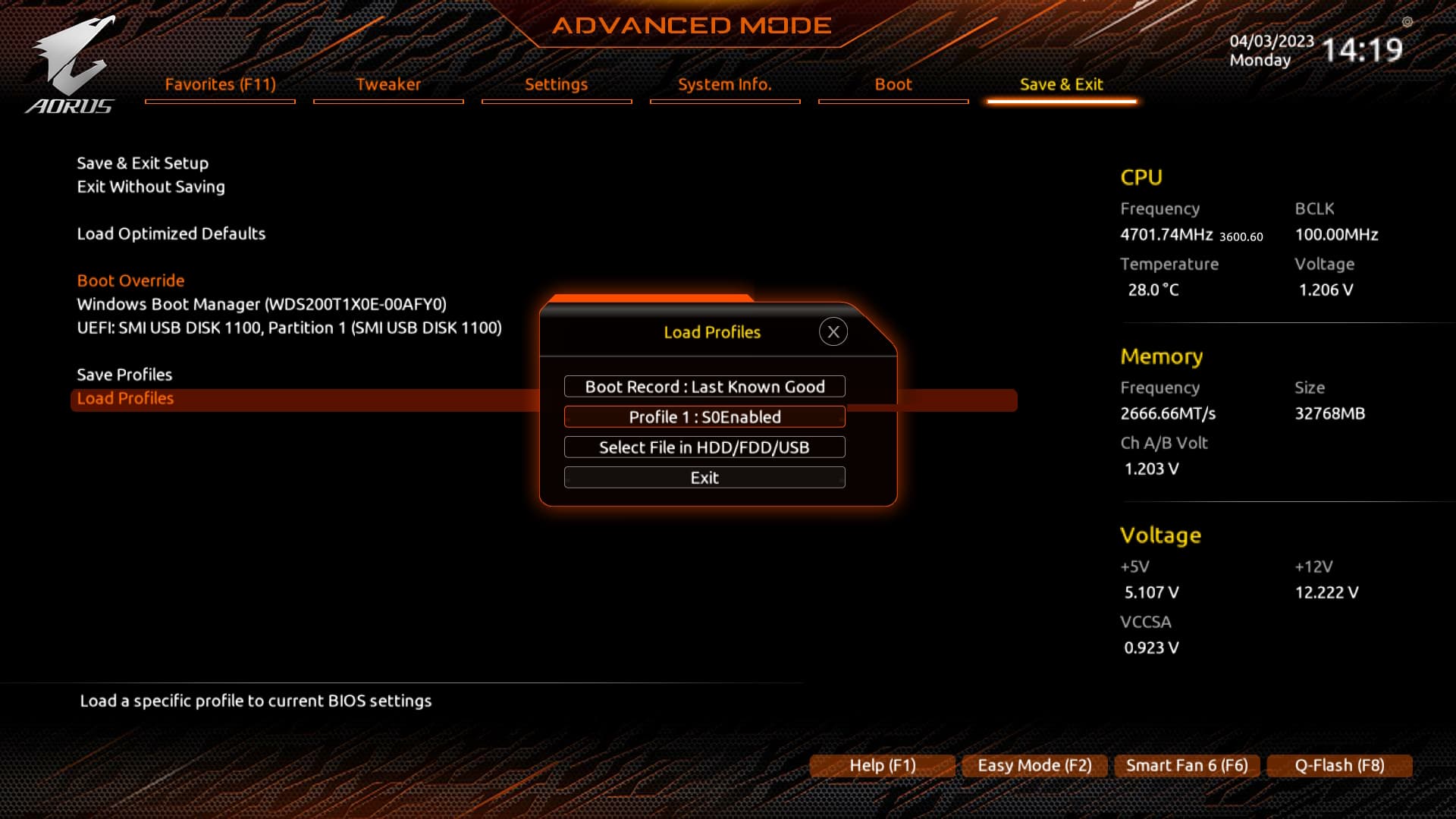Launch Q-Flash (F8)
This screenshot has width=1456, height=819.
tap(1338, 765)
